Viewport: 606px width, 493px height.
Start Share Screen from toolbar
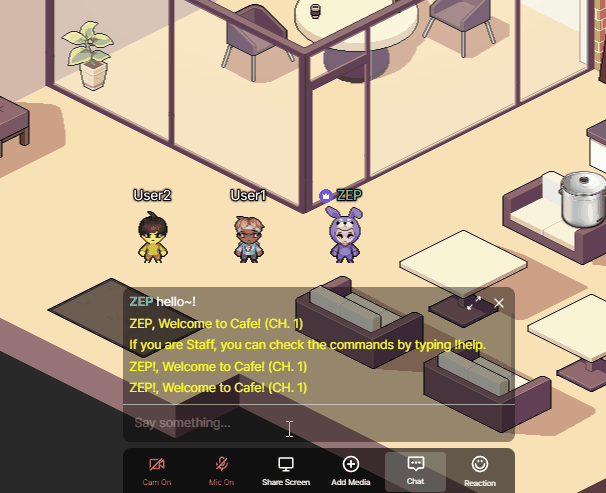tap(285, 470)
